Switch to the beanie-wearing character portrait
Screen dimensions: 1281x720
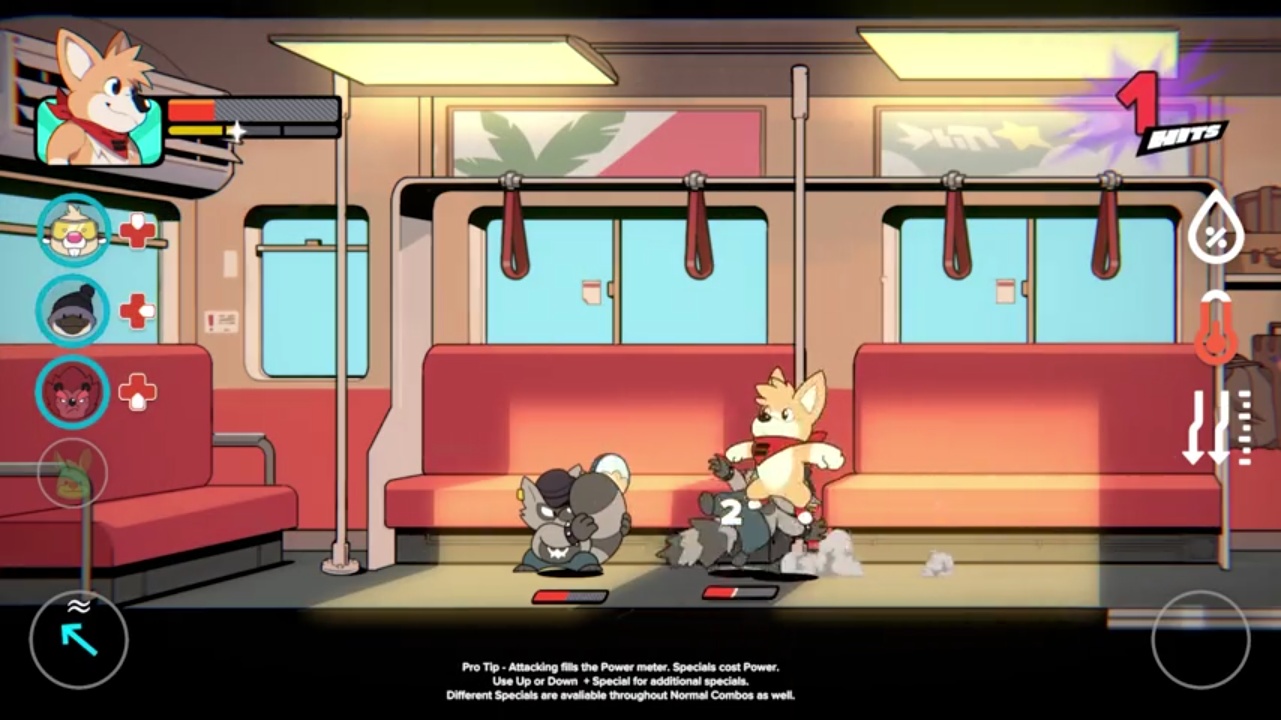pyautogui.click(x=73, y=311)
